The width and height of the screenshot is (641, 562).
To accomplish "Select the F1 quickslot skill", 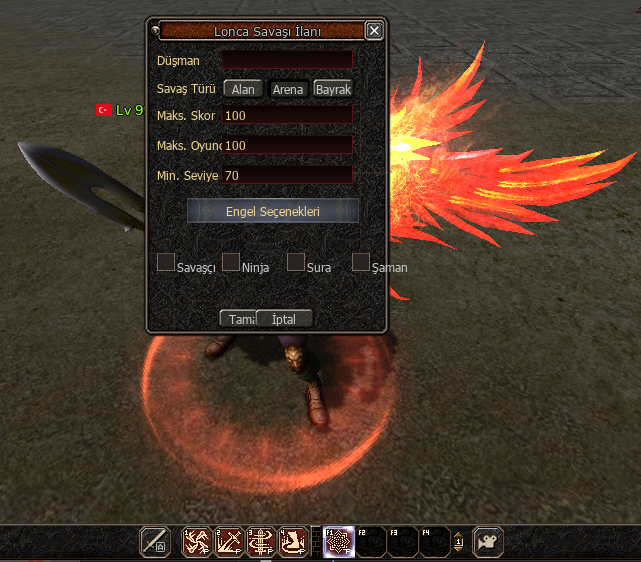I will point(339,541).
